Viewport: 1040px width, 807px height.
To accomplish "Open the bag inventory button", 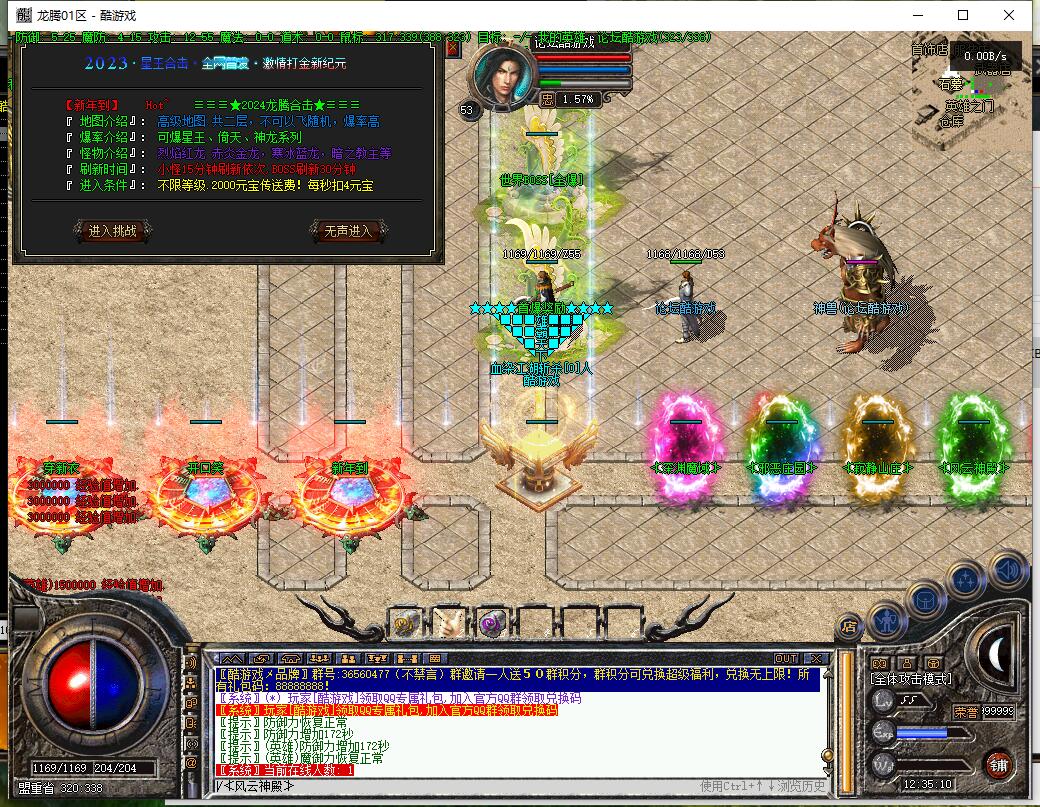I will [926, 601].
